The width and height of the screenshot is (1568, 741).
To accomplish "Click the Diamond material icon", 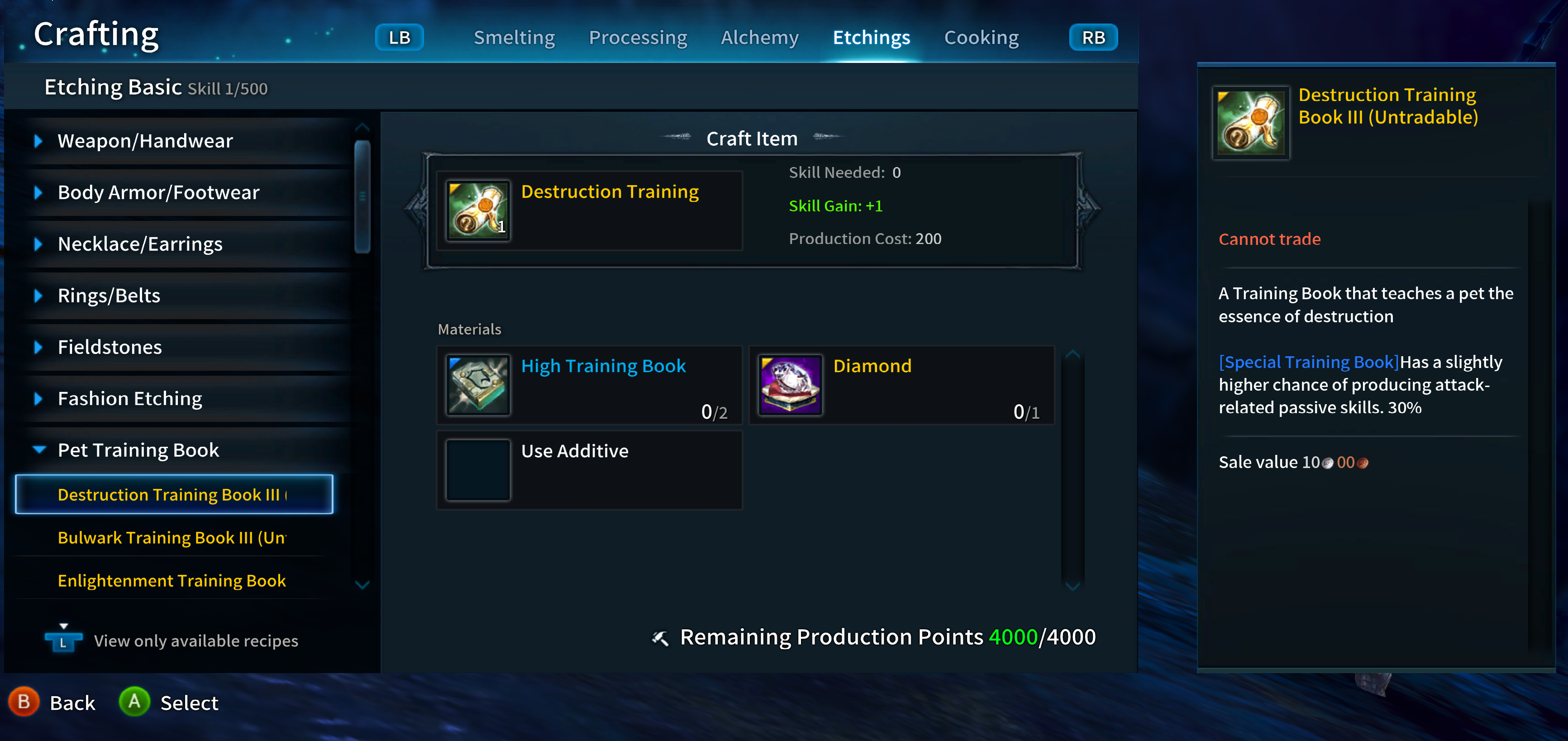I will coord(790,385).
